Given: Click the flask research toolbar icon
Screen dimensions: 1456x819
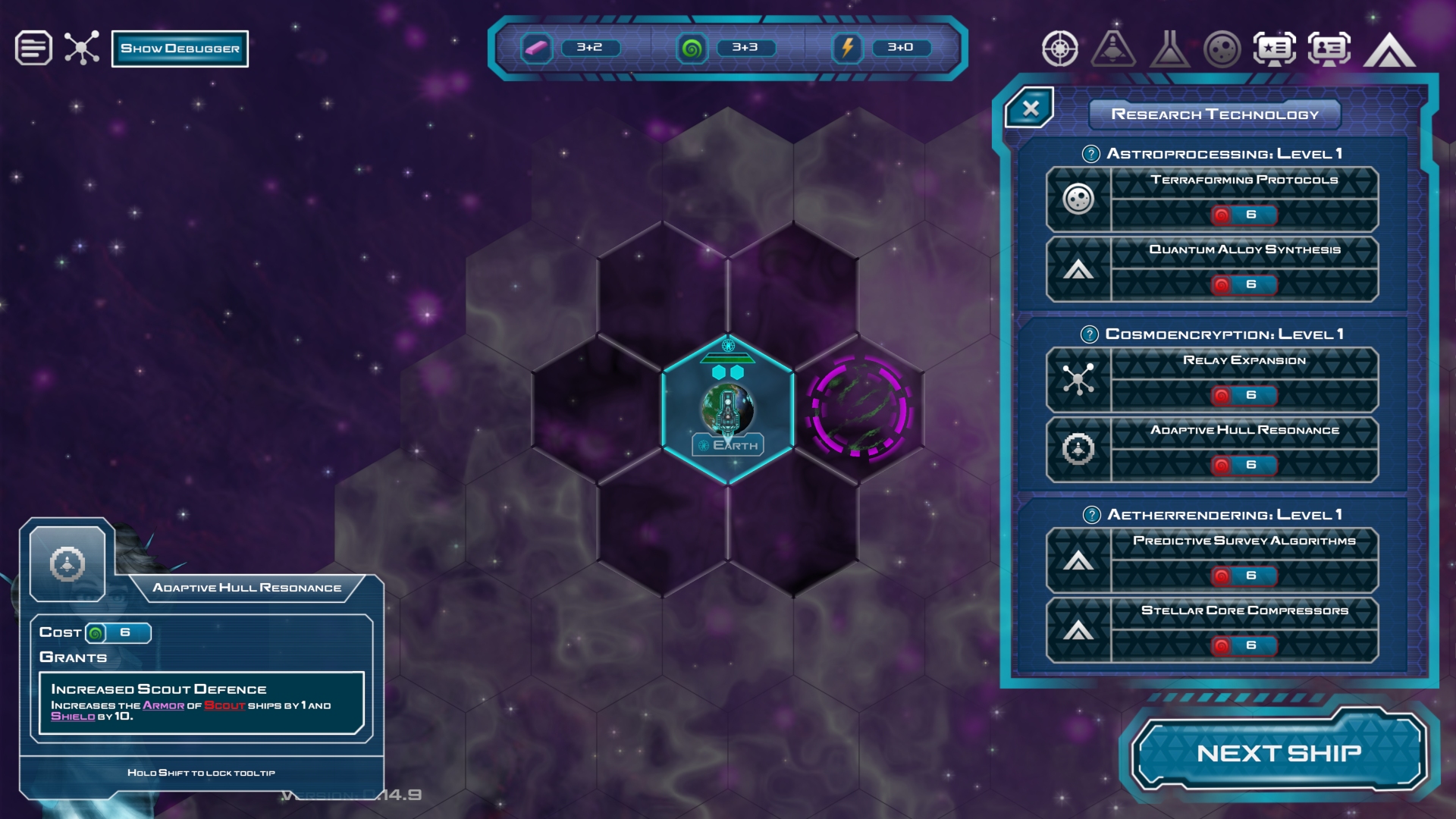Looking at the screenshot, I should 1169,49.
